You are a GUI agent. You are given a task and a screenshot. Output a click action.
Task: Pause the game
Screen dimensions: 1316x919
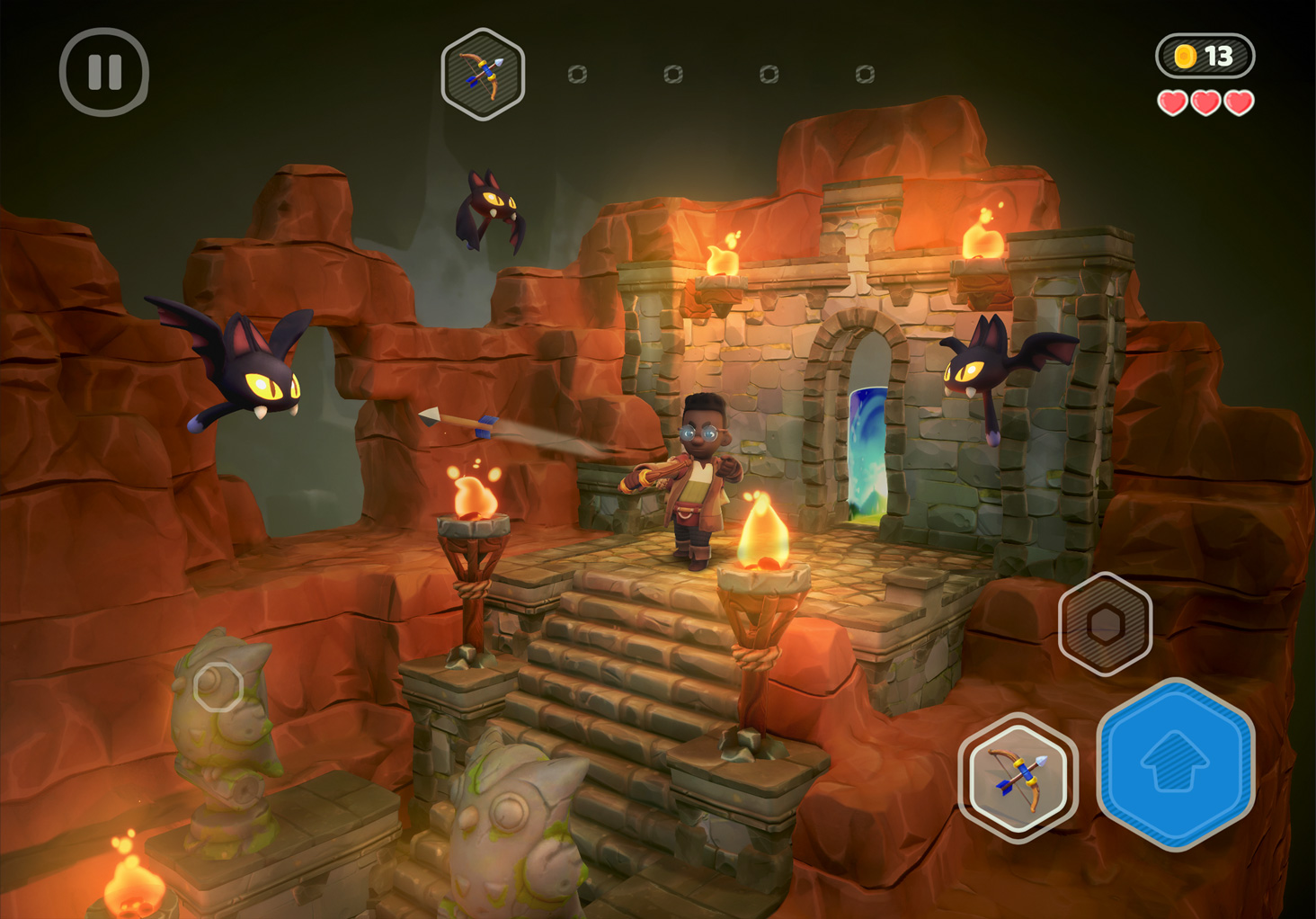tap(104, 72)
